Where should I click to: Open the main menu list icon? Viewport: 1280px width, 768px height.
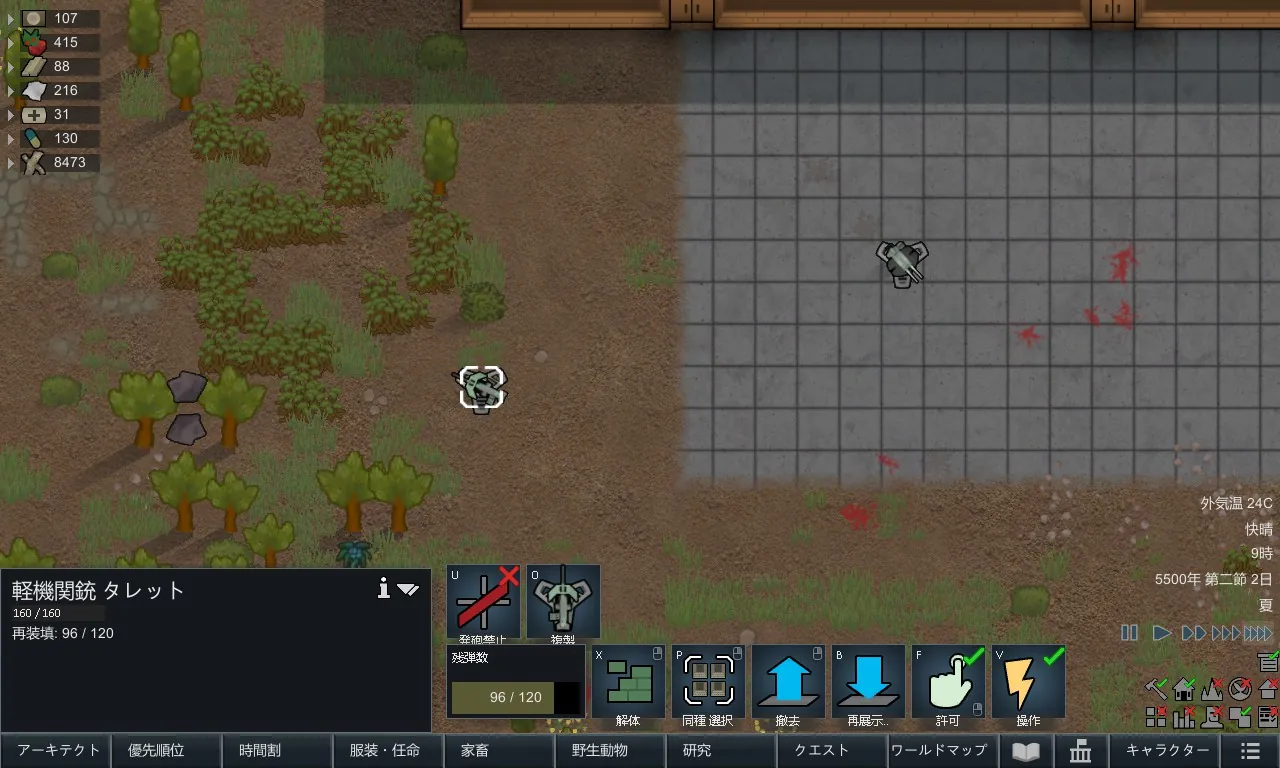pos(1250,751)
